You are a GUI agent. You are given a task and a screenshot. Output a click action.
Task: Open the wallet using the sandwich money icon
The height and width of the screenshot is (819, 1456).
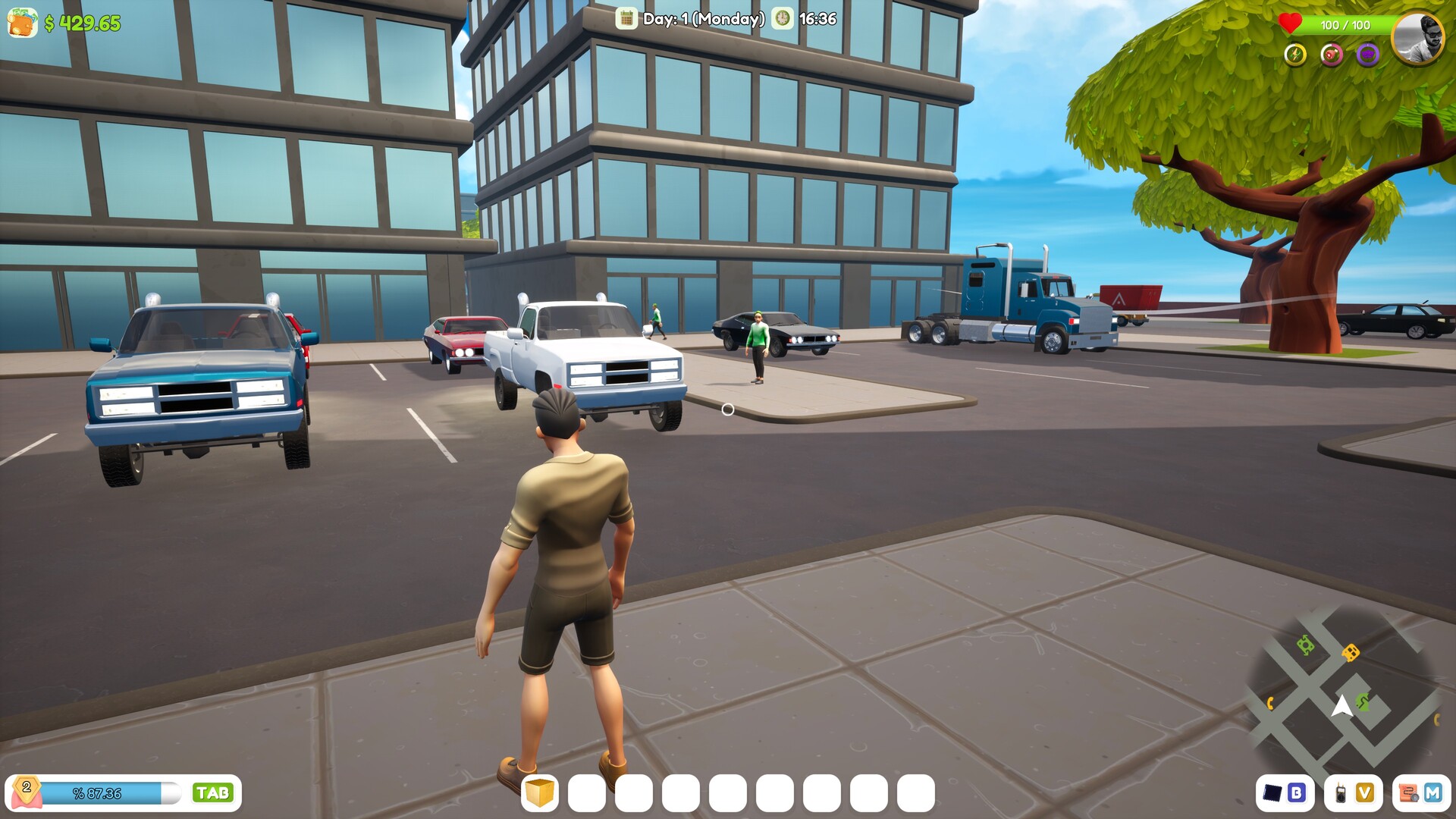23,23
